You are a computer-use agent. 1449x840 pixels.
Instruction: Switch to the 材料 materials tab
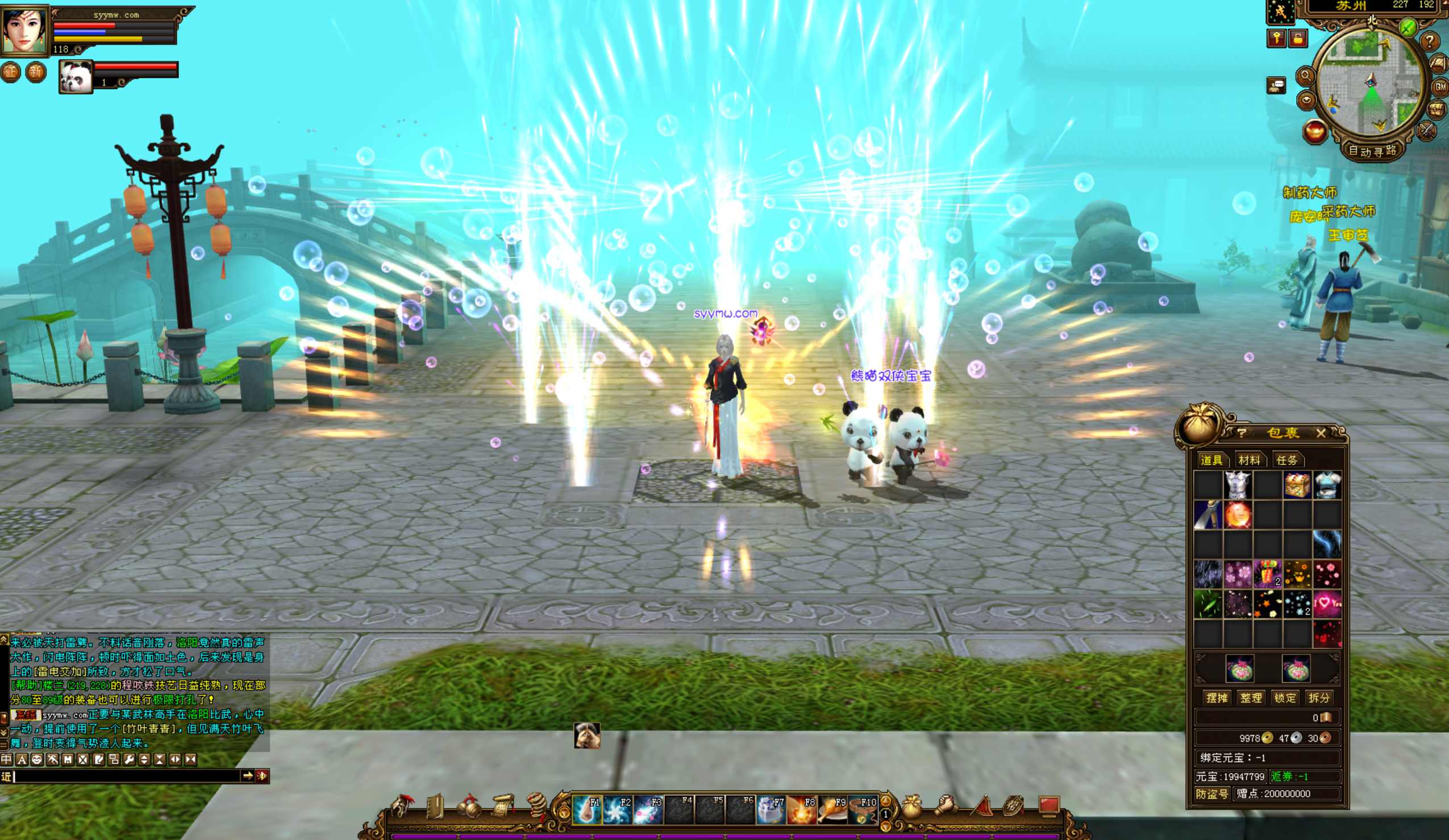point(1249,460)
